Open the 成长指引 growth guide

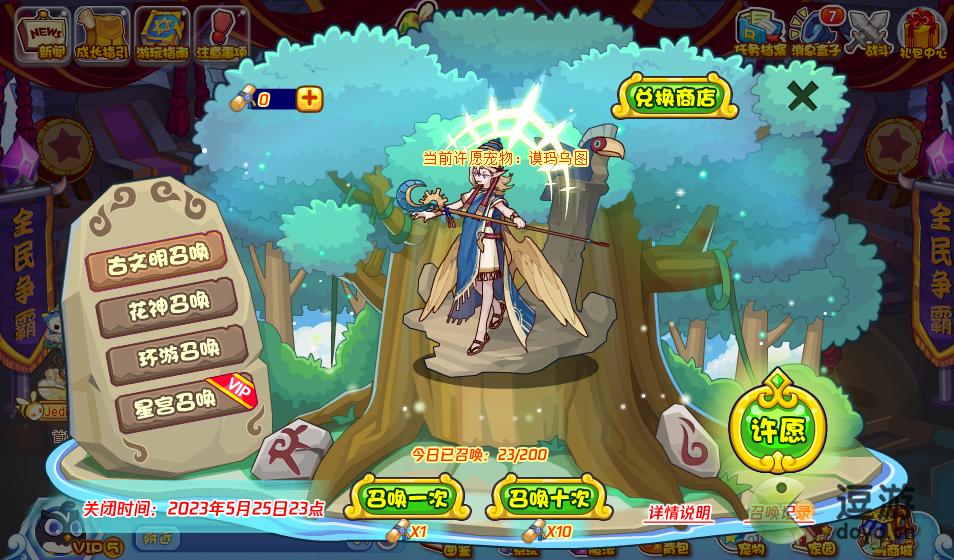(100, 33)
